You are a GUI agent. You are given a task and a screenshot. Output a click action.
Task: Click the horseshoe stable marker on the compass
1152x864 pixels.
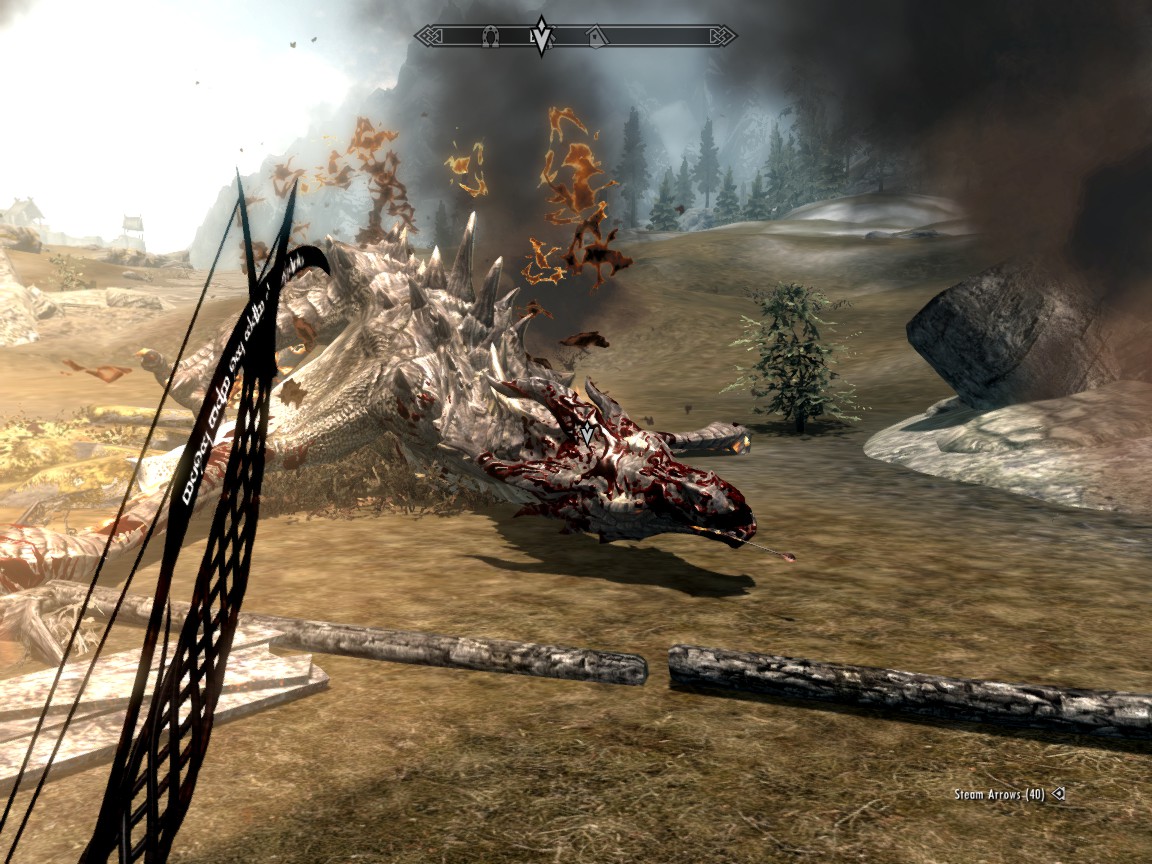[491, 36]
